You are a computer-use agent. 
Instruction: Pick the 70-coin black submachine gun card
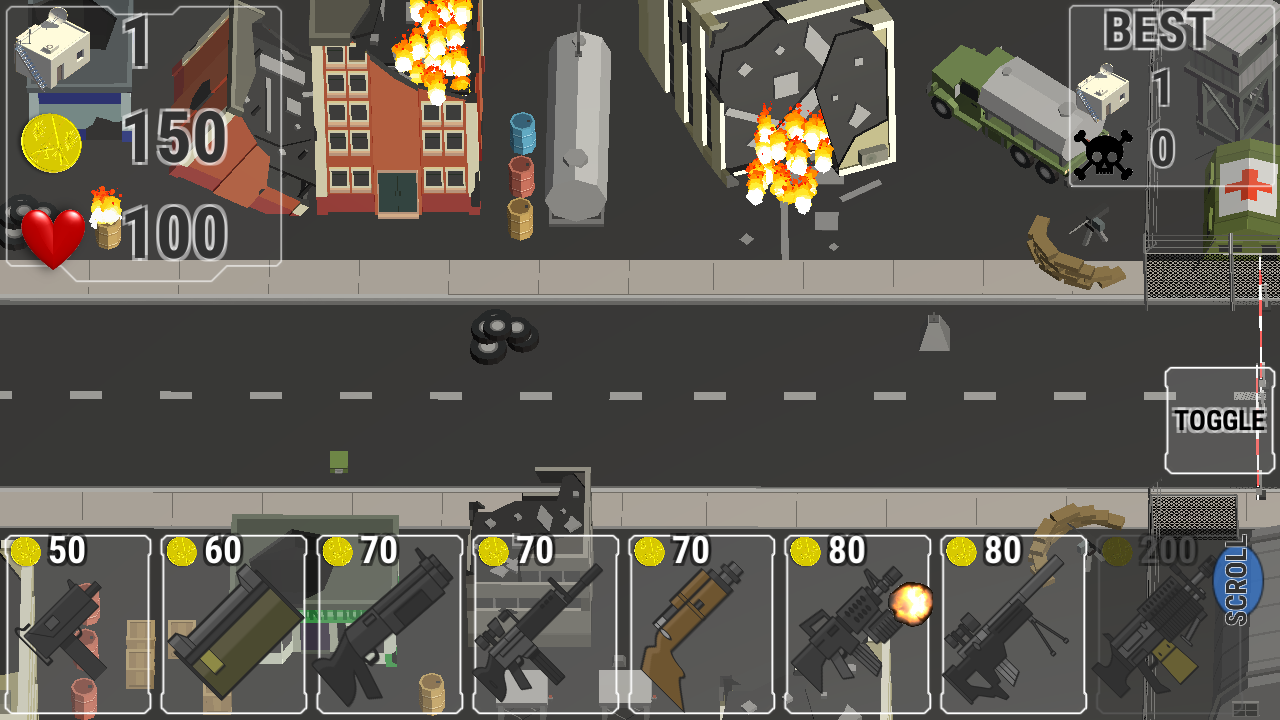pos(391,625)
